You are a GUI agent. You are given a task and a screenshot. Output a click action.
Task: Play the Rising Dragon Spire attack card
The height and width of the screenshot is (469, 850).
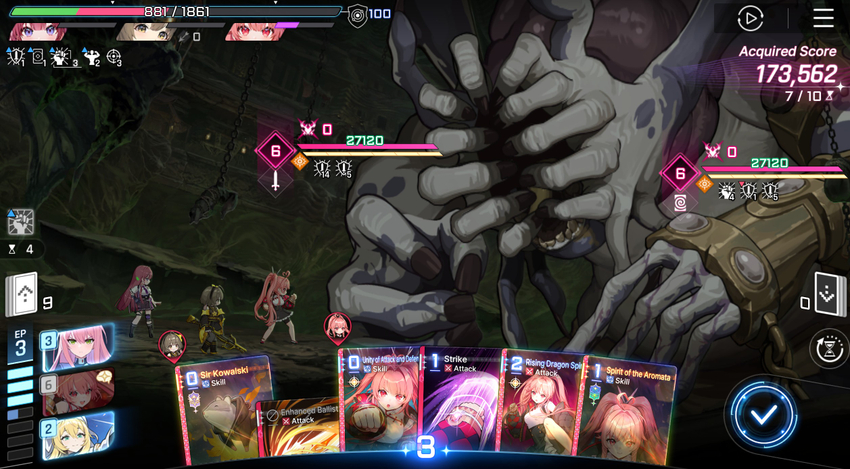pos(544,405)
